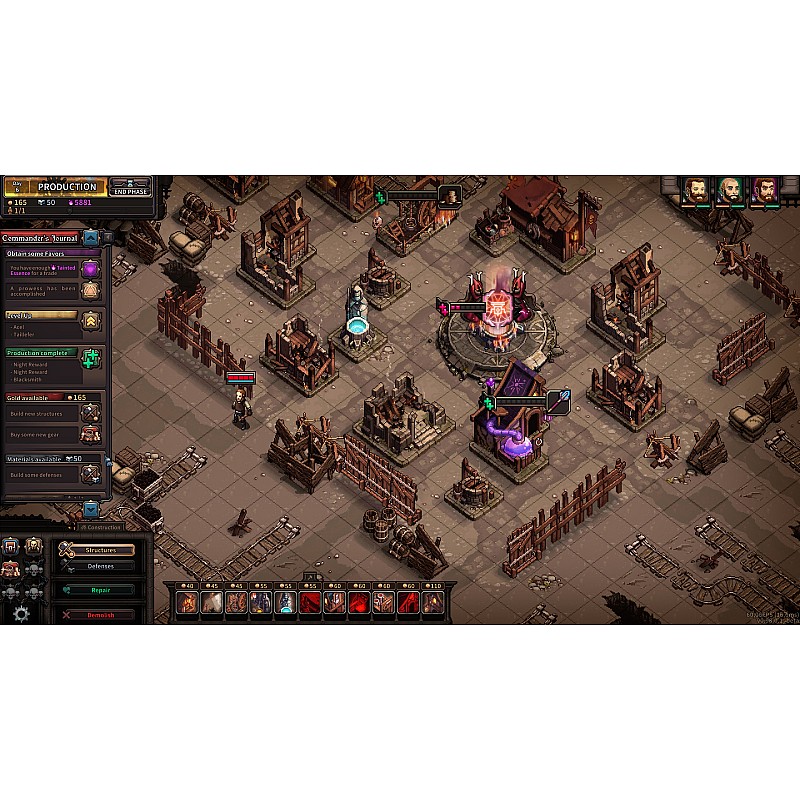Collect the Production complete rewards
The width and height of the screenshot is (800, 800).
tap(91, 359)
